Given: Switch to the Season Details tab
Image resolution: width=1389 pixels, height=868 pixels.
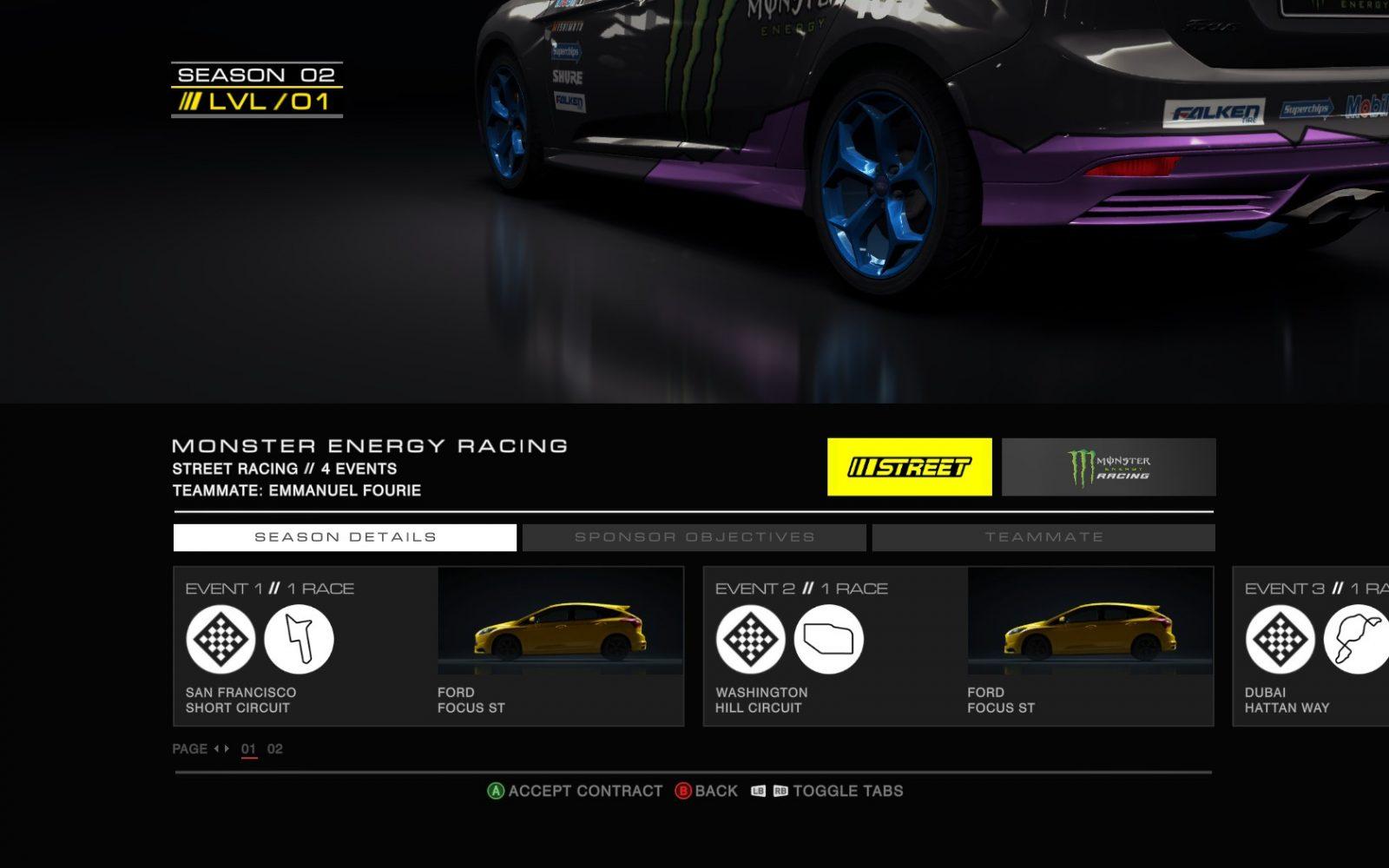Looking at the screenshot, I should point(345,537).
